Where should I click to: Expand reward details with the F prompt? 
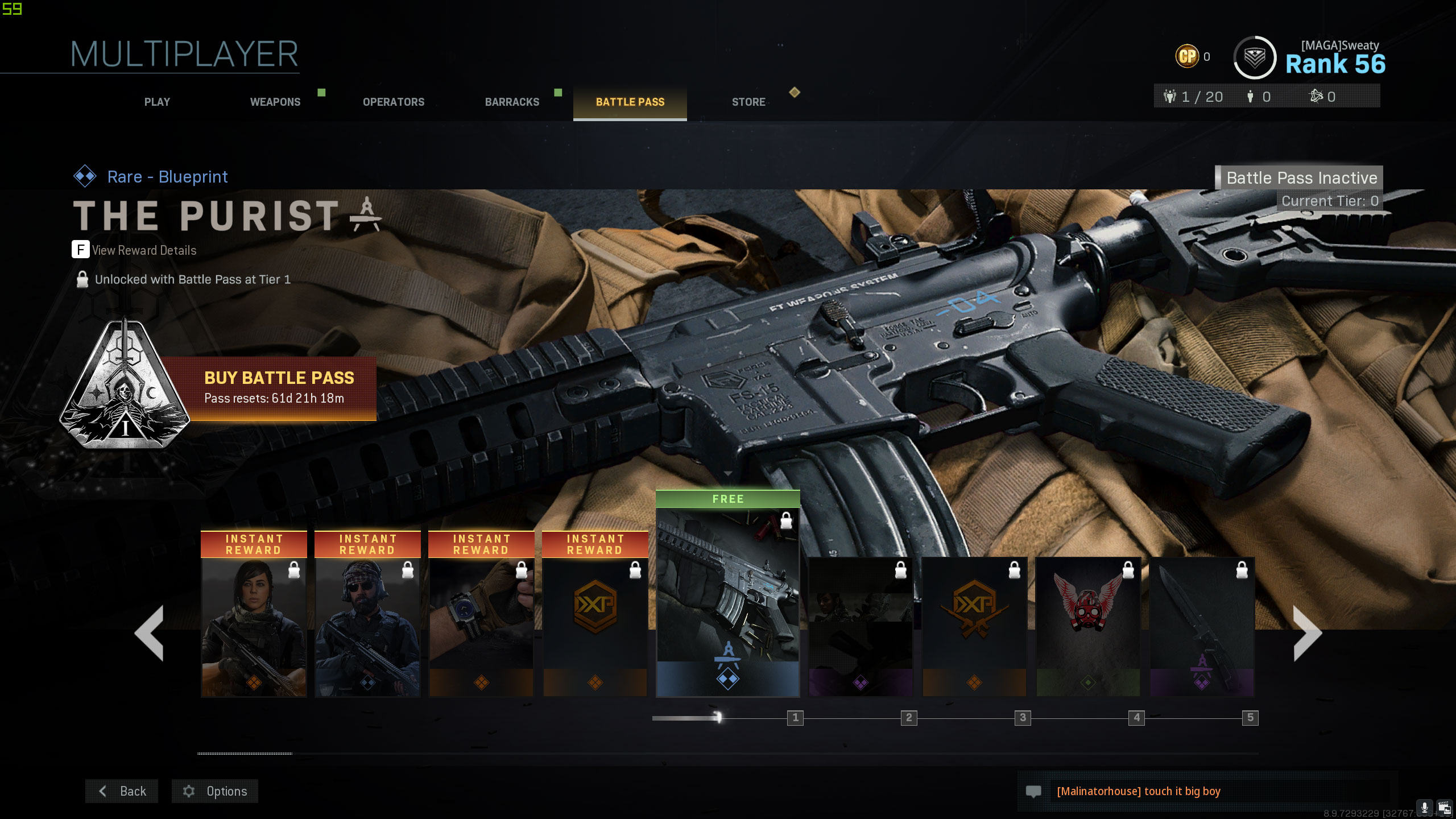point(80,250)
